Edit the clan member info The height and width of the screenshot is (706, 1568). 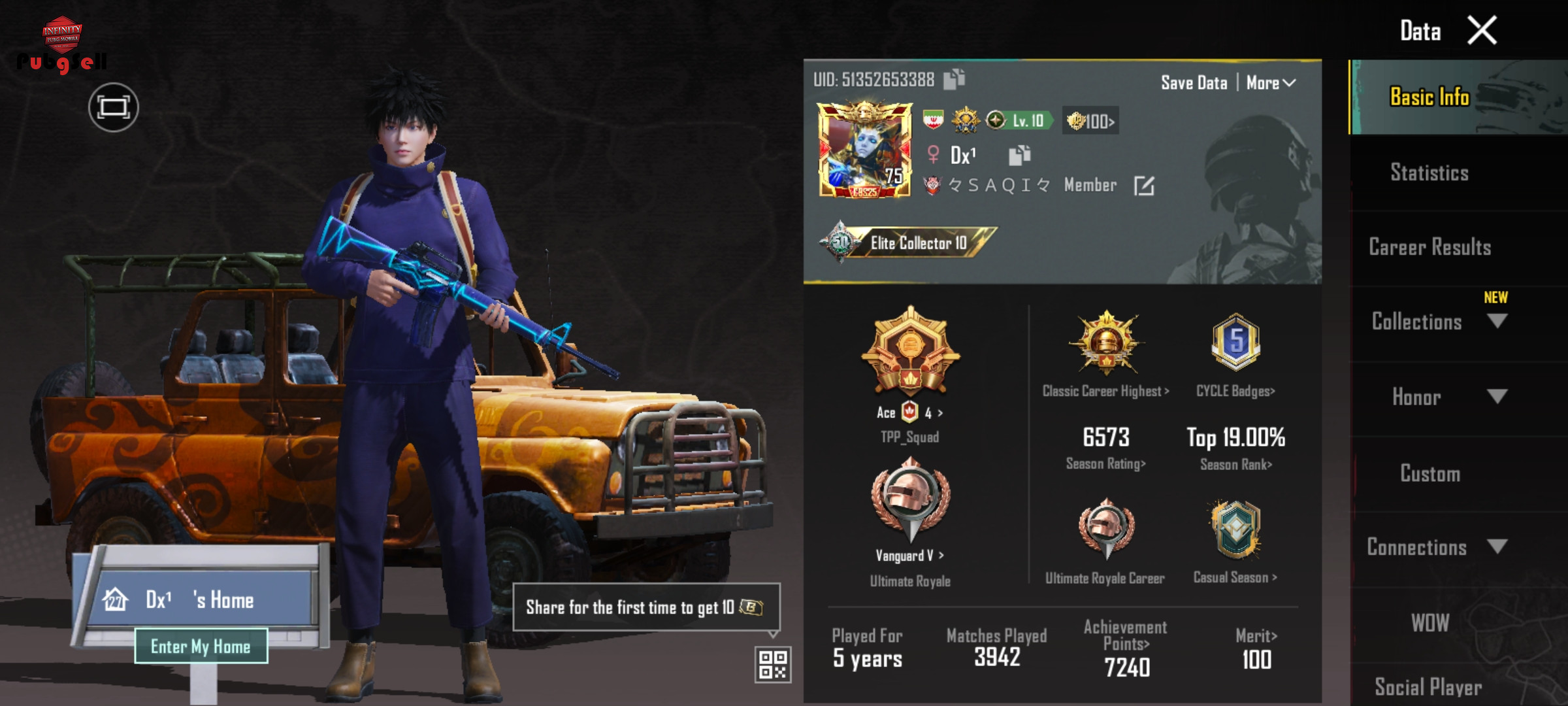(1144, 186)
